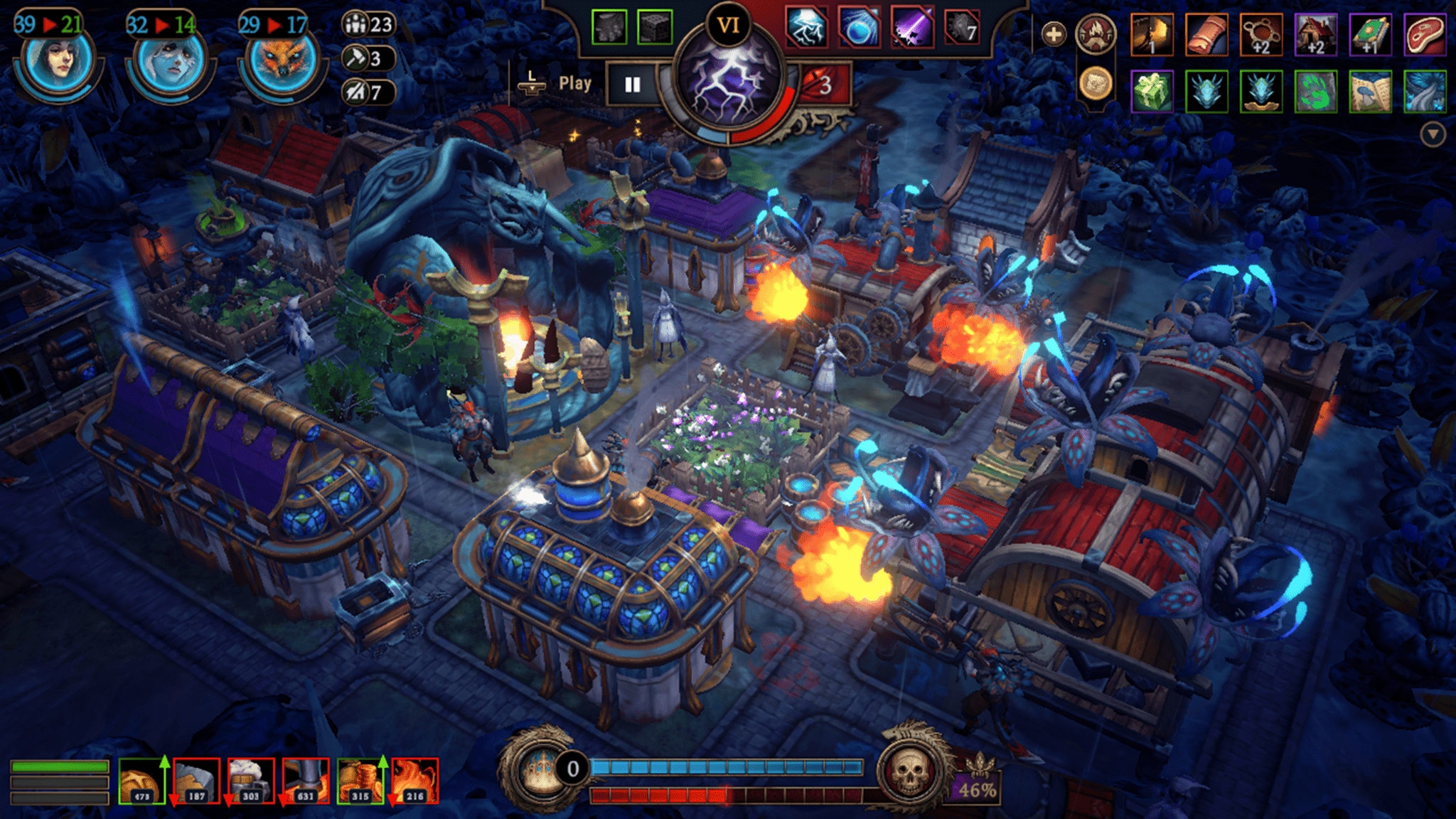
Task: Inspect the red-roofed house perk
Action: coord(1315,34)
